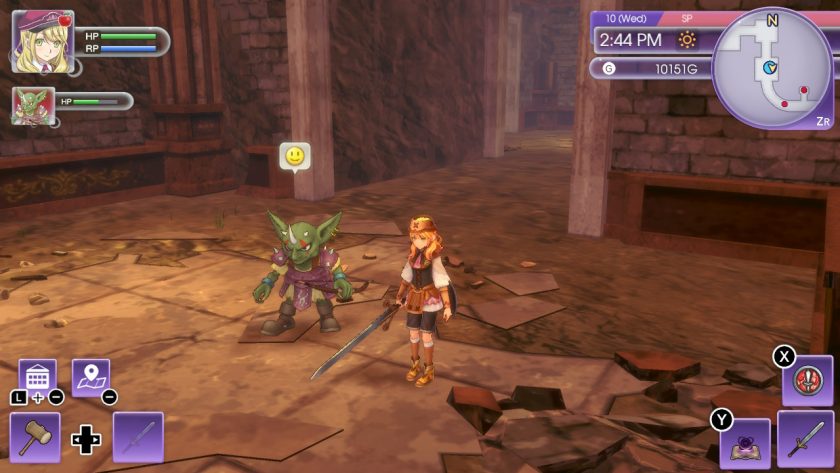This screenshot has height=473, width=840.
Task: Click the circular dungeon minimap
Action: [772, 68]
